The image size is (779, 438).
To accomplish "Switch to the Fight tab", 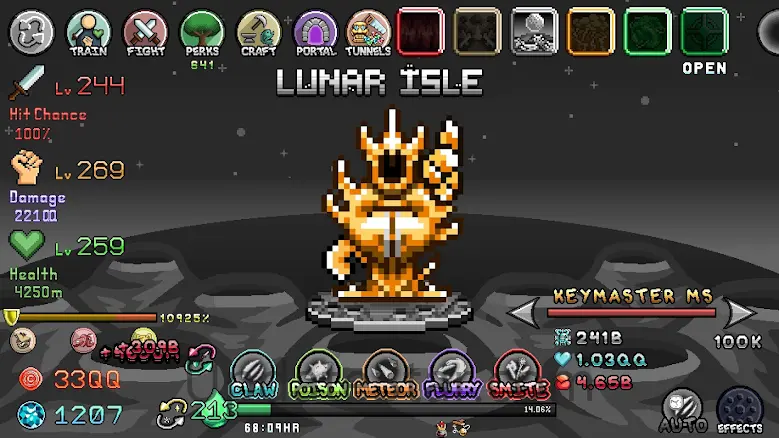I will (x=145, y=33).
